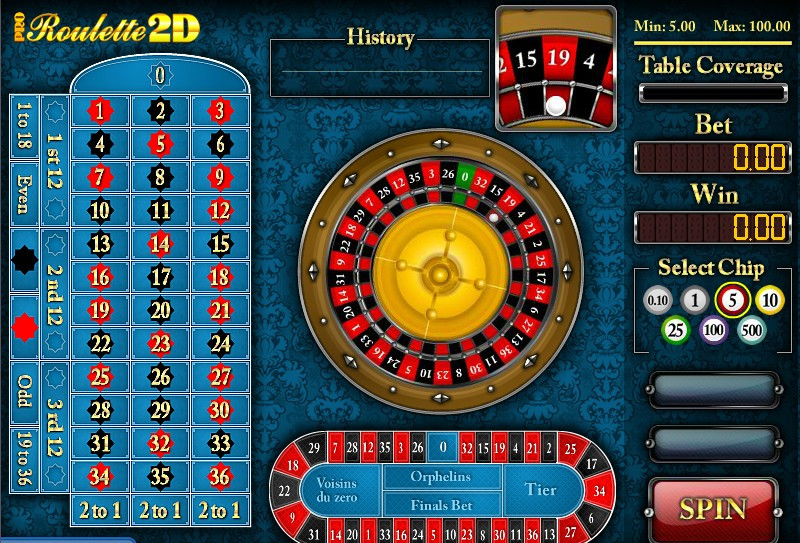Image resolution: width=800 pixels, height=543 pixels.
Task: Choose the 1 value chip
Action: 694,299
